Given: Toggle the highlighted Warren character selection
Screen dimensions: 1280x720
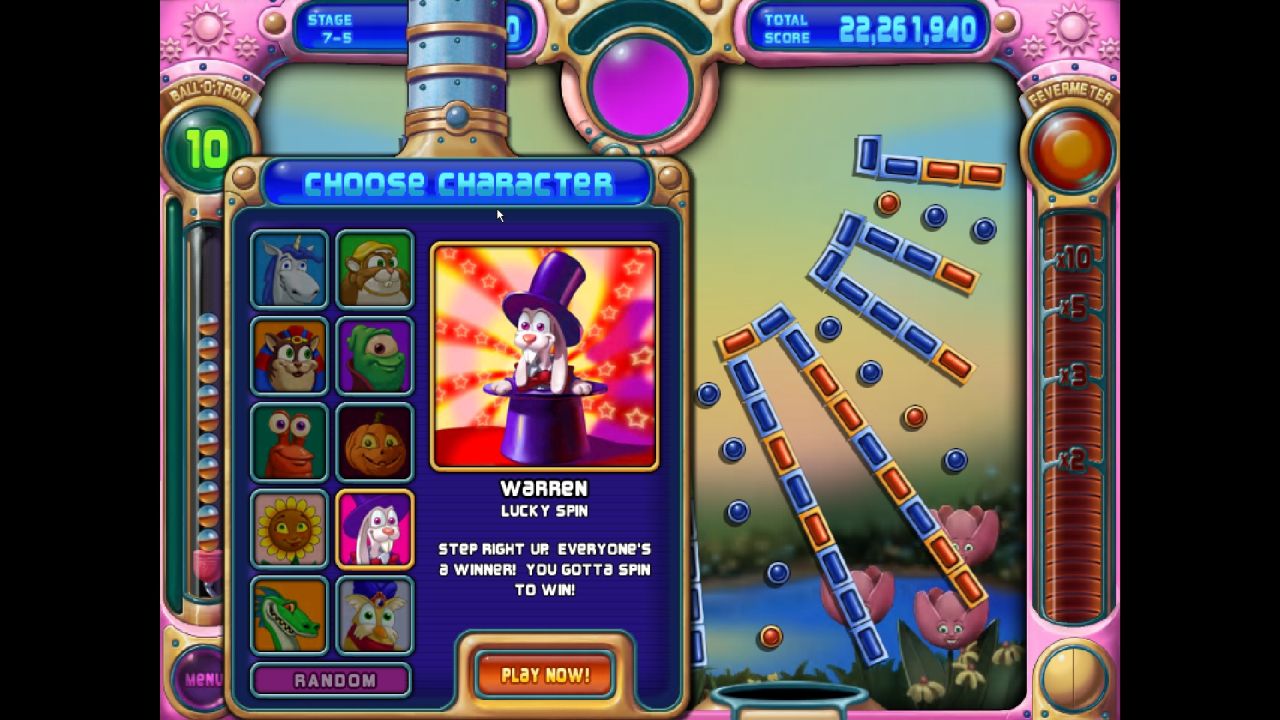Looking at the screenshot, I should pos(374,528).
